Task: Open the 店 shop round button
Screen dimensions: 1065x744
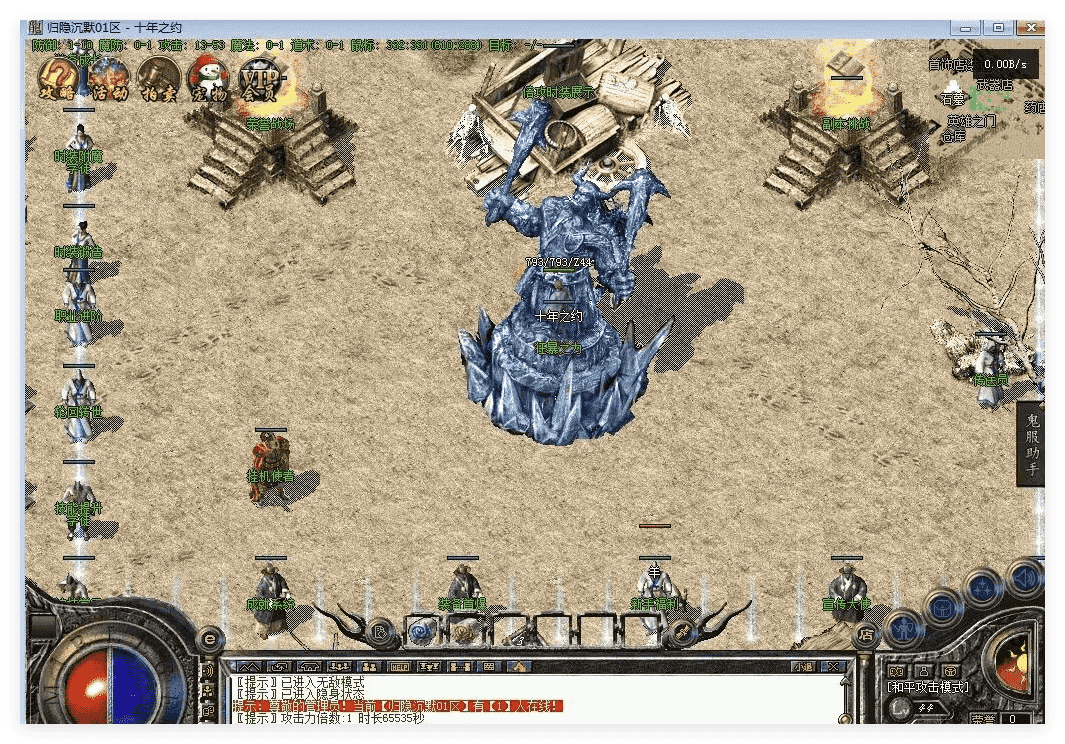Action: coord(867,633)
